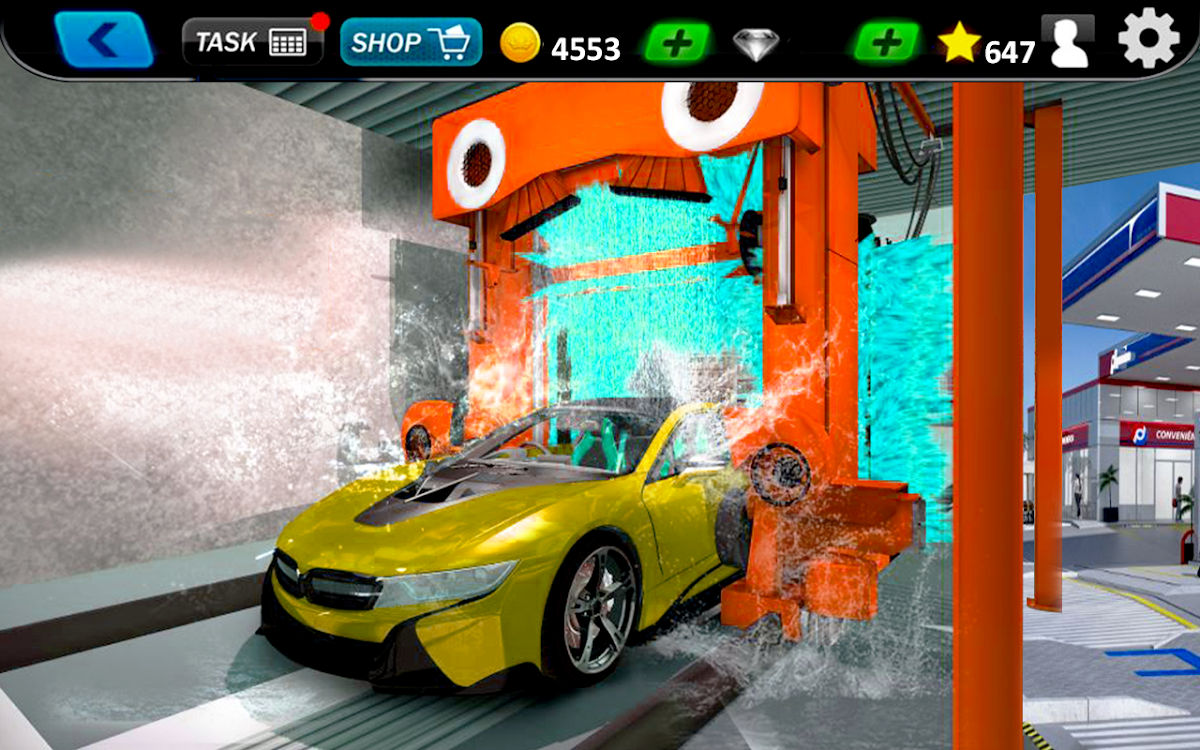The height and width of the screenshot is (750, 1200).
Task: Open the player profile icon
Action: point(1067,41)
